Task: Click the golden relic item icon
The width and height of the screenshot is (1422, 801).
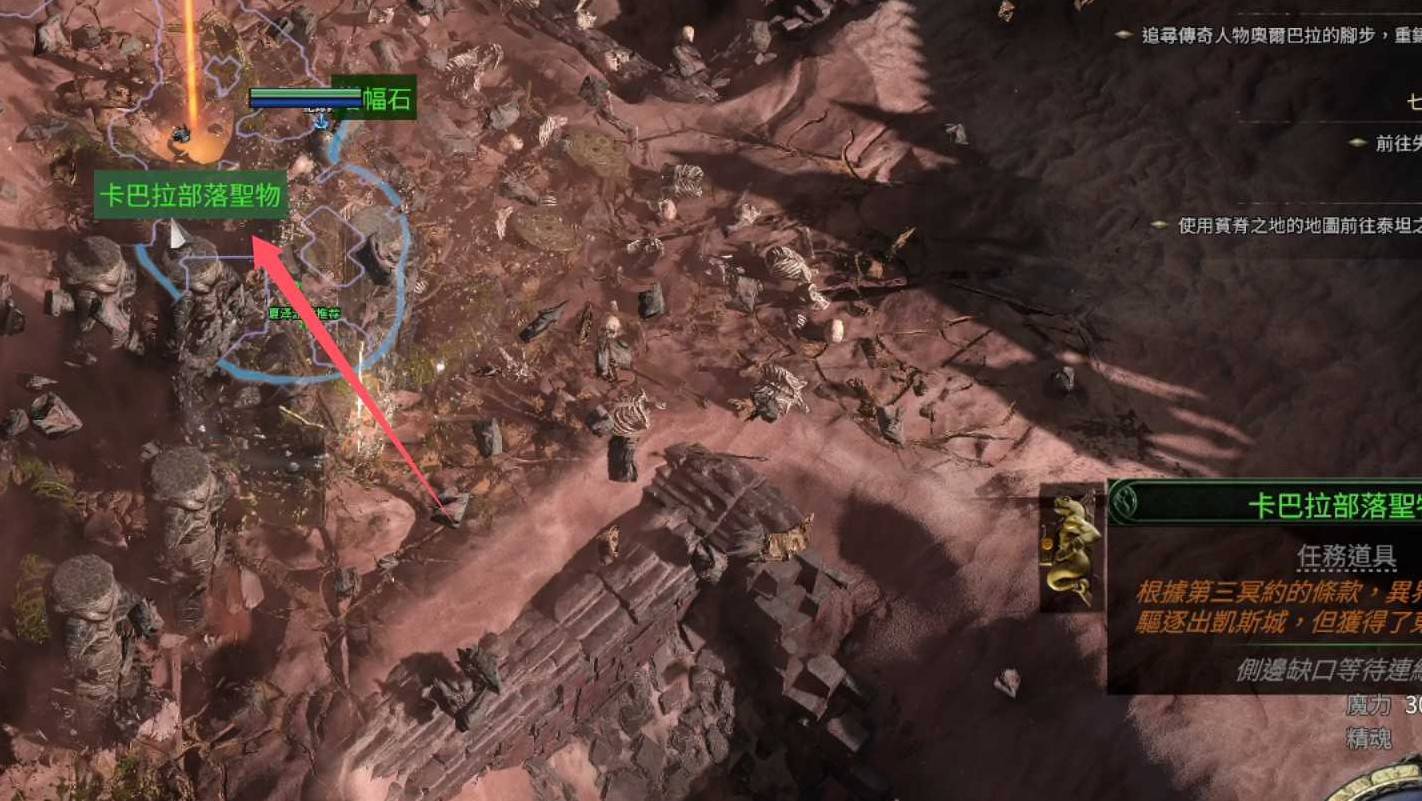Action: pyautogui.click(x=1073, y=547)
